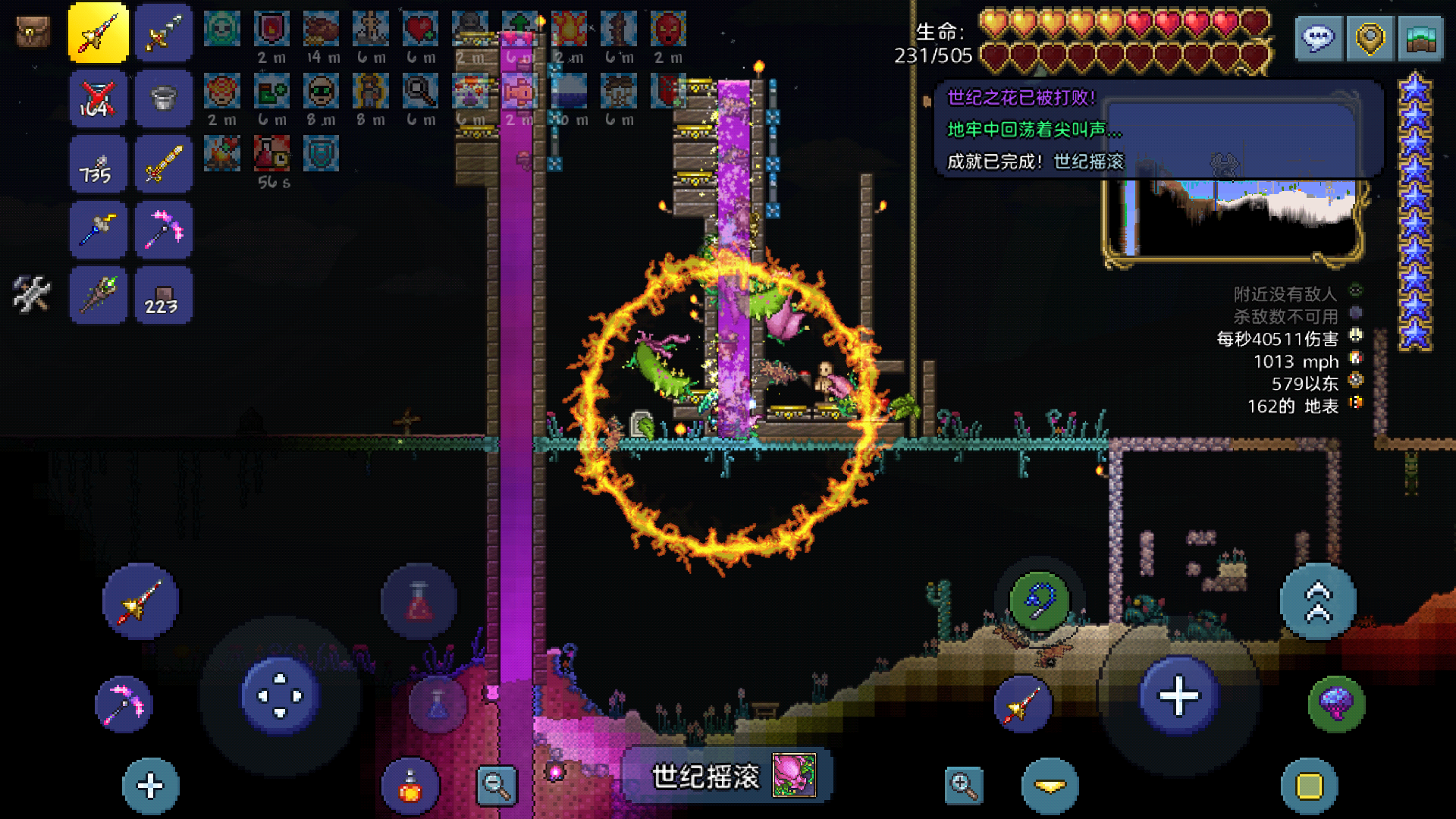Use the blue mana potion quick button
Screen dimensions: 1456x819
click(x=438, y=704)
